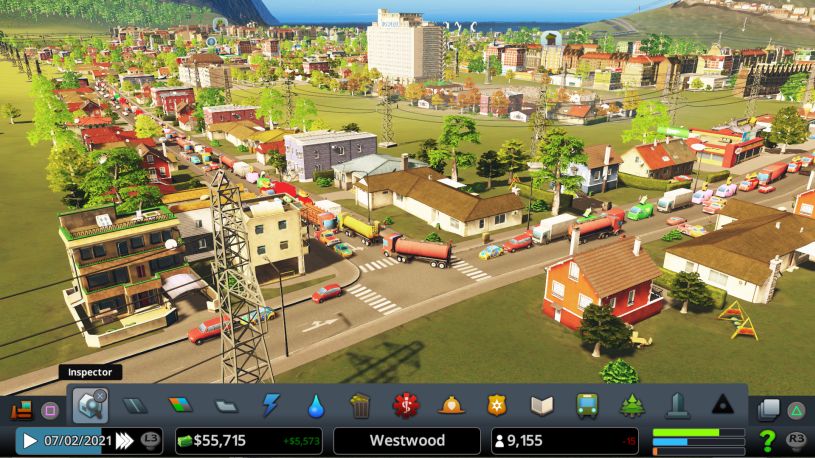The width and height of the screenshot is (815, 458).
Task: Open the Garbage bin menu
Action: pyautogui.click(x=360, y=406)
